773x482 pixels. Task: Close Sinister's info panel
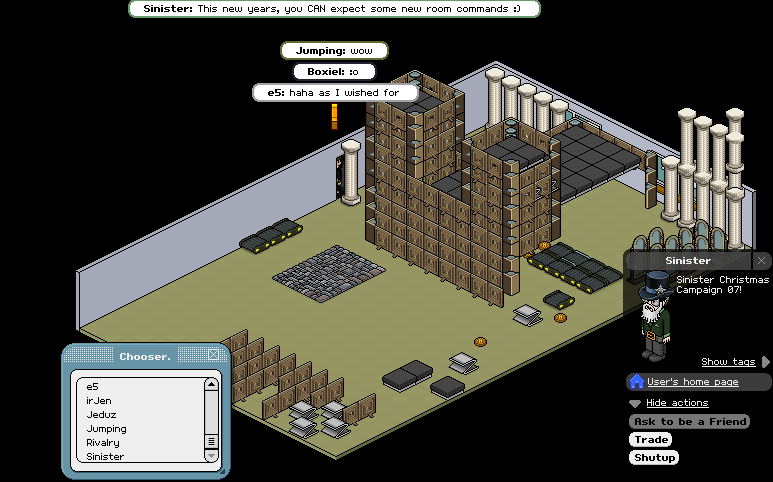point(761,260)
